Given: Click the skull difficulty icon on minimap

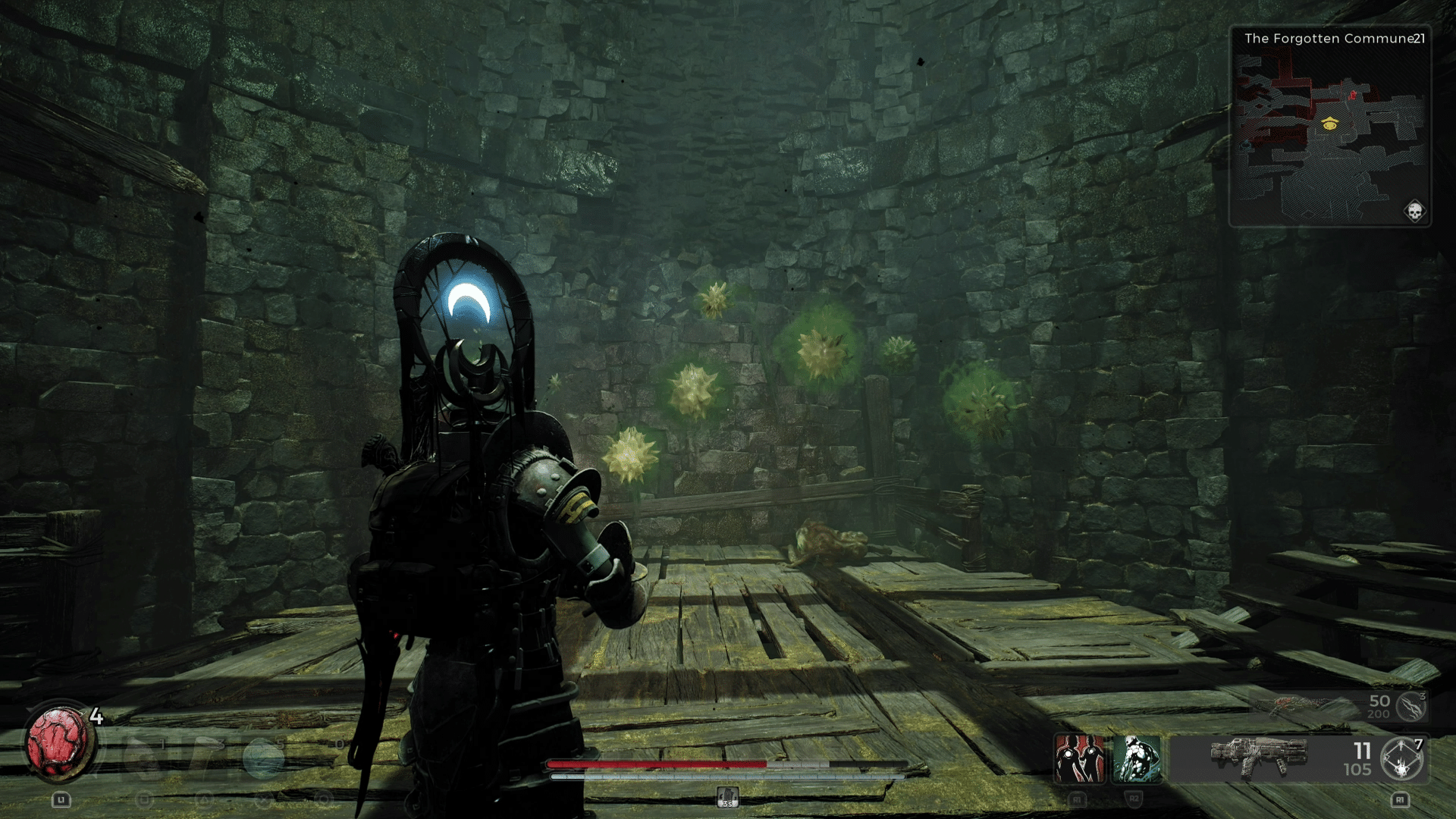Looking at the screenshot, I should coord(1414,211).
